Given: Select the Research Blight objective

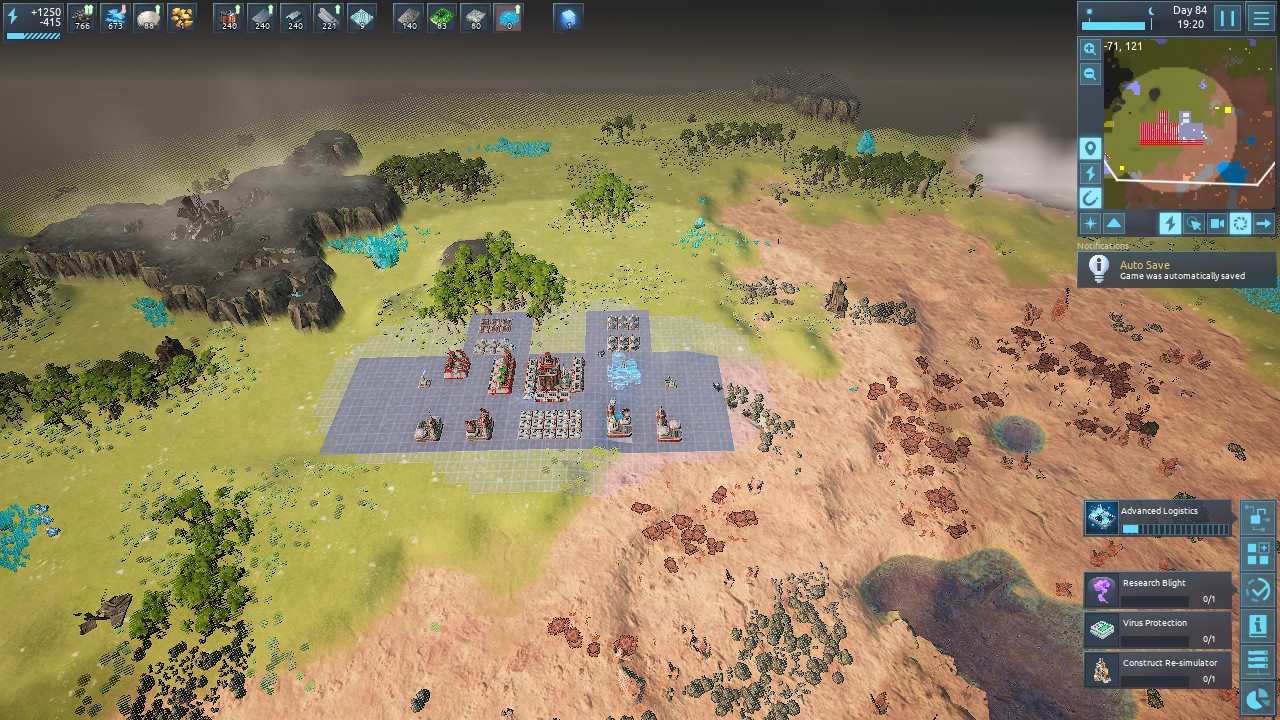Looking at the screenshot, I should coord(1158,590).
